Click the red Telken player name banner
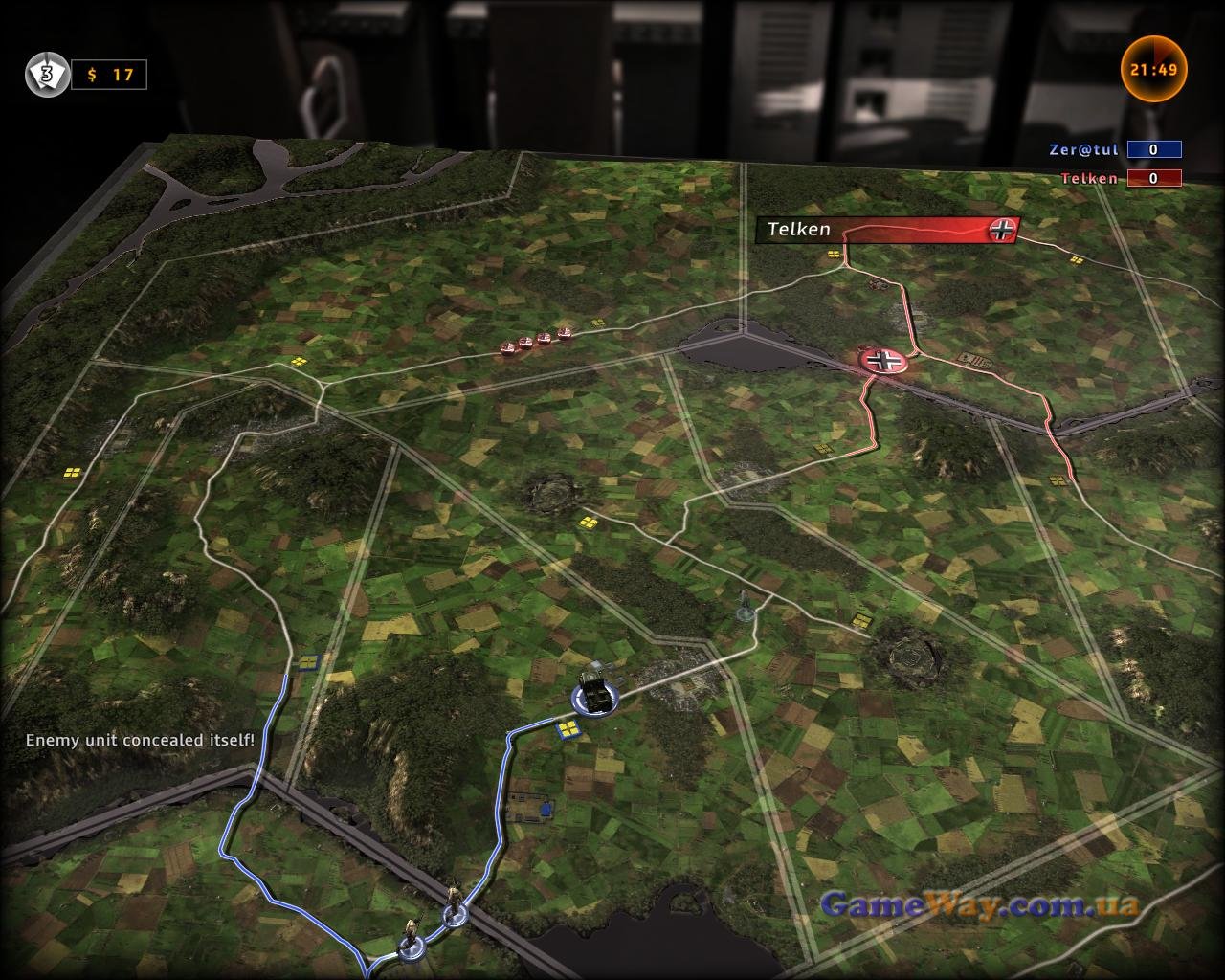Image resolution: width=1225 pixels, height=980 pixels. coord(886,230)
